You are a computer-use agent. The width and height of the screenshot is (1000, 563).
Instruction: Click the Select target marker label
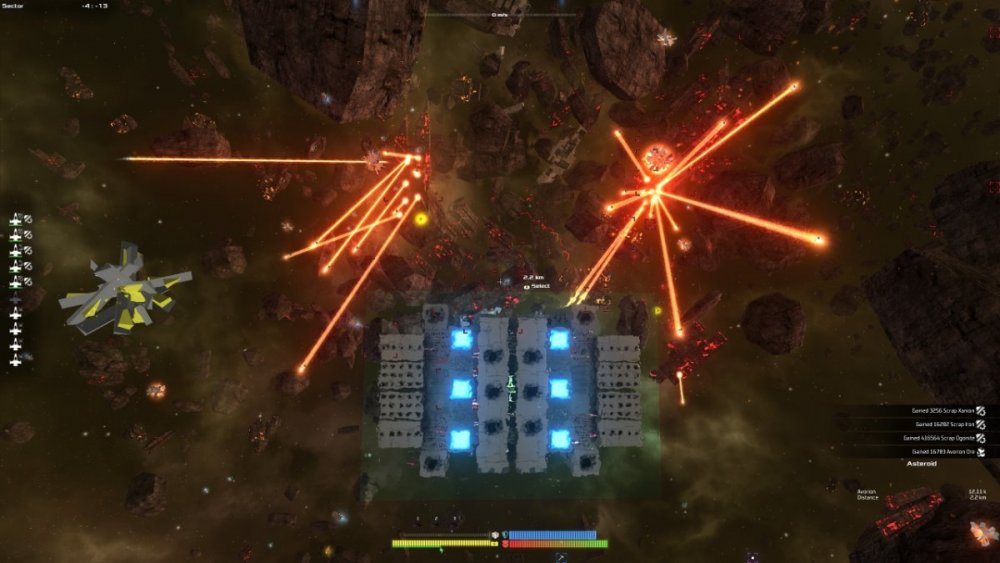[x=537, y=286]
